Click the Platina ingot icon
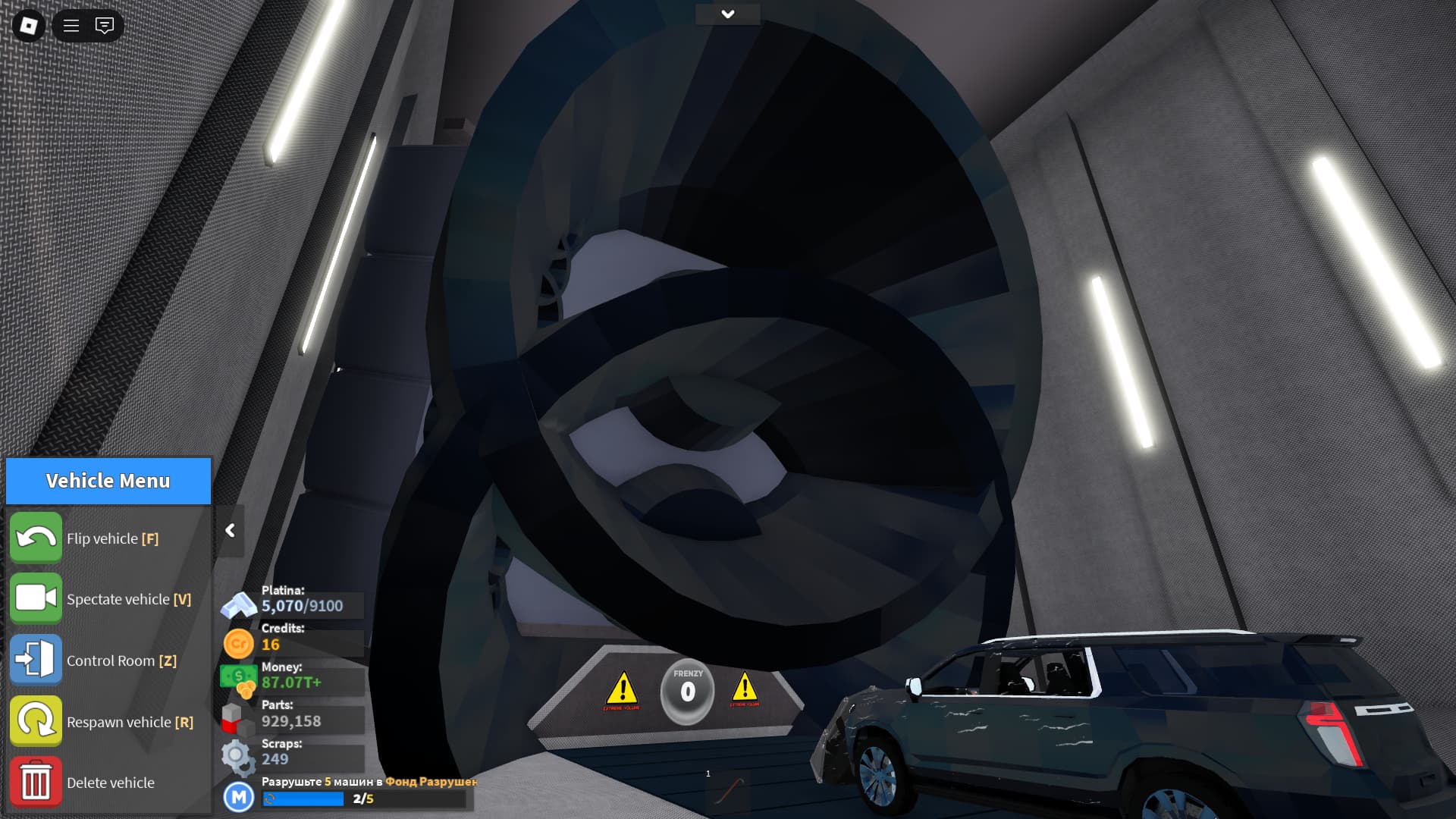The image size is (1456, 819). click(x=238, y=605)
